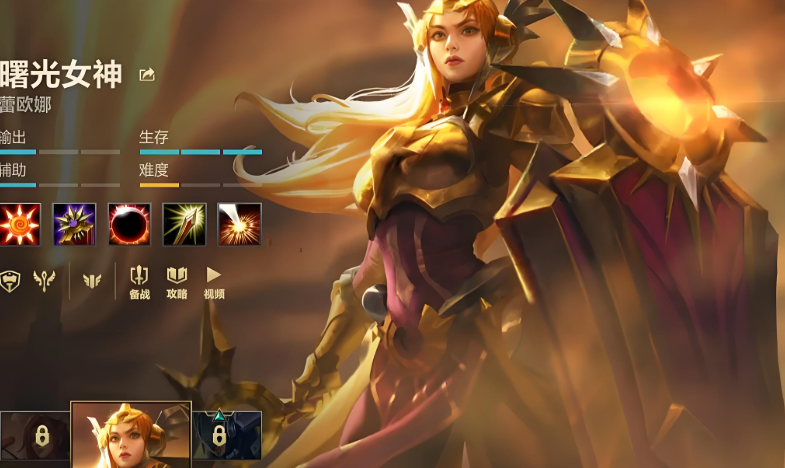
Task: Choose the selected golden Leona skin thumbnail
Action: point(131,434)
